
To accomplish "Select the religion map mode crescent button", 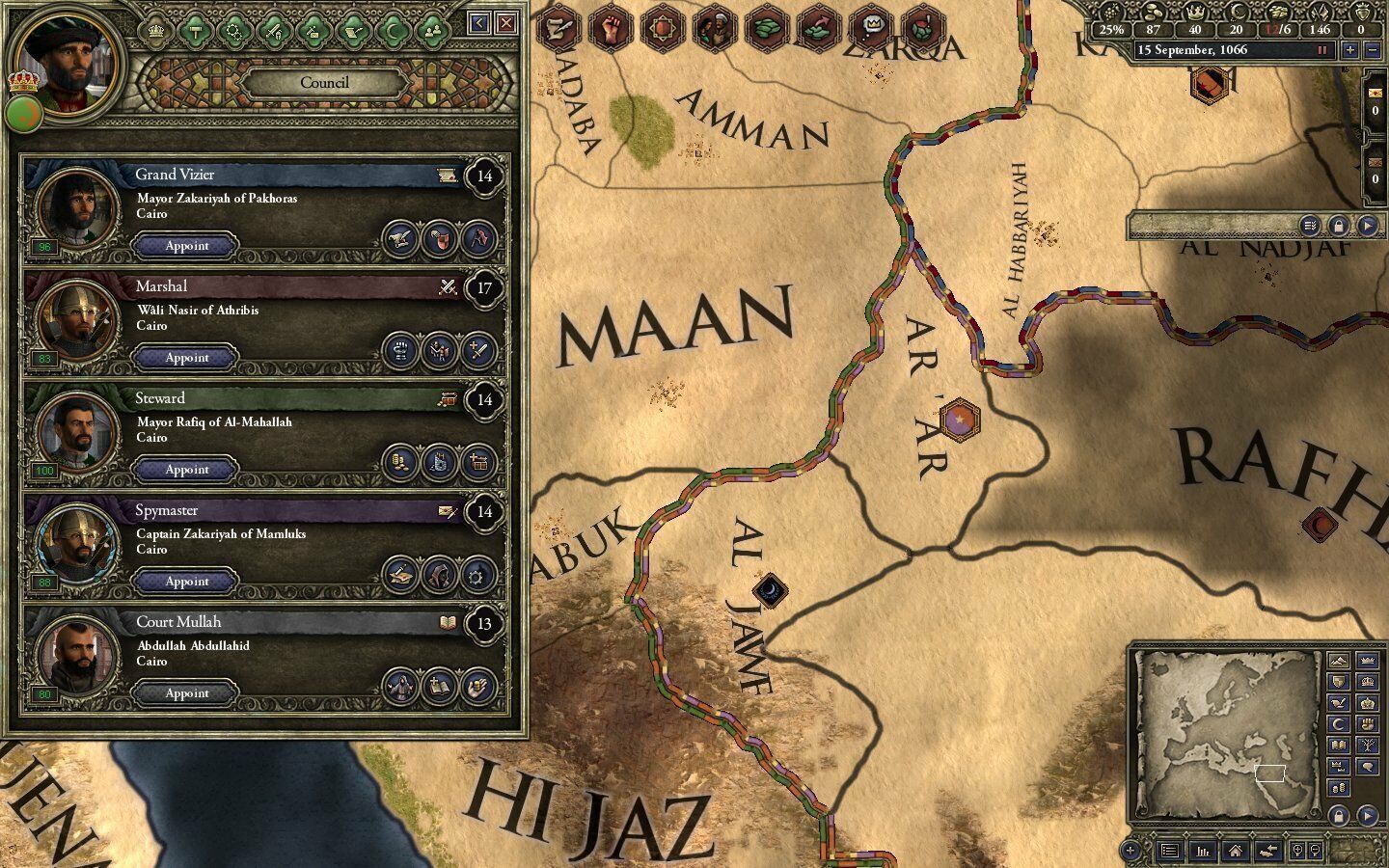I will pos(1338,724).
